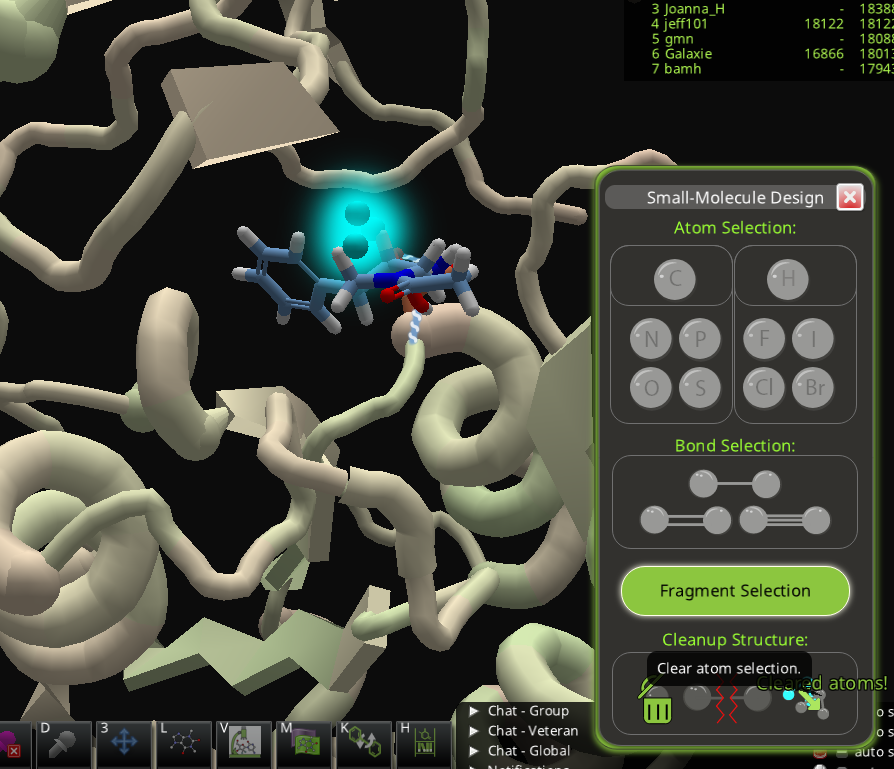Select the bromine (Br) atom

pyautogui.click(x=813, y=387)
